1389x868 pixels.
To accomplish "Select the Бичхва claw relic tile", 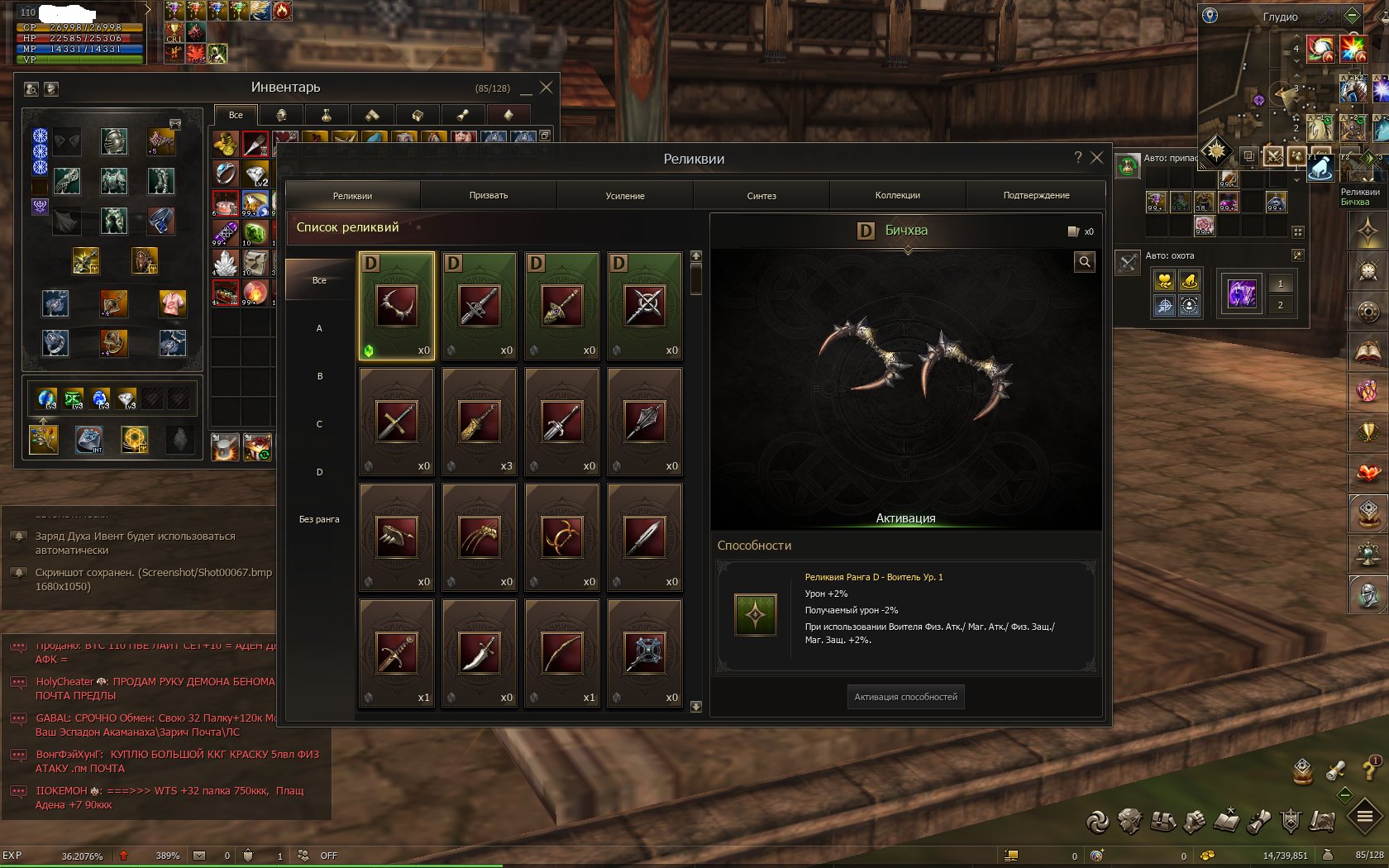I will point(397,306).
